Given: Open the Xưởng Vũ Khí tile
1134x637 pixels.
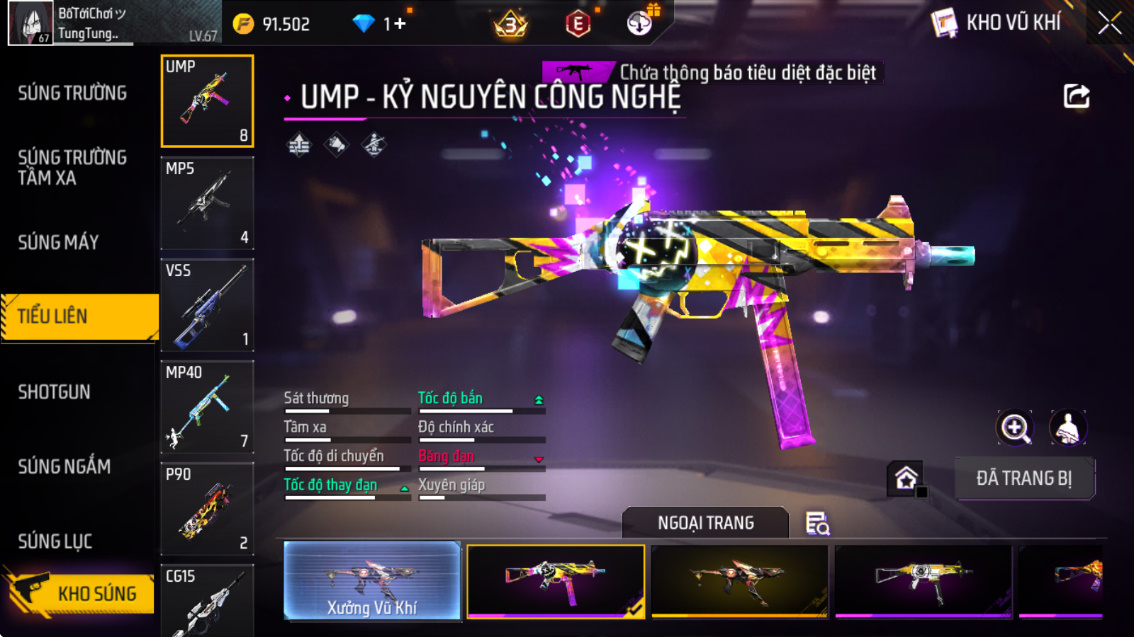Looking at the screenshot, I should 372,580.
